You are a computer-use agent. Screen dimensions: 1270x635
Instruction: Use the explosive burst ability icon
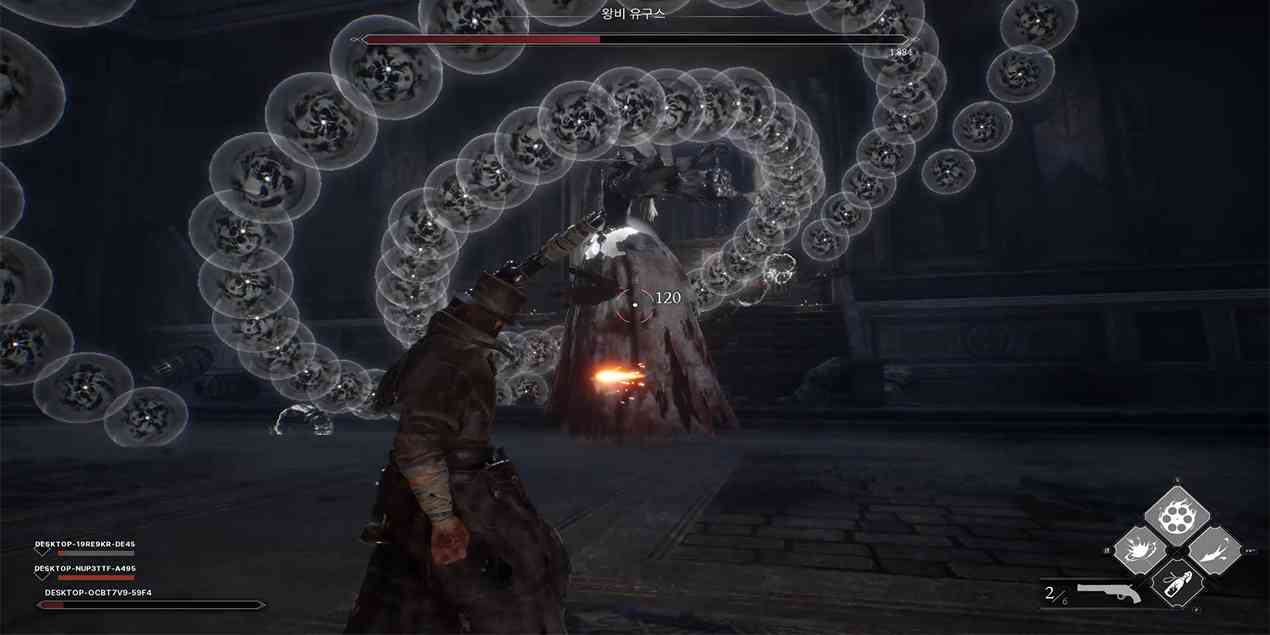click(x=1141, y=551)
